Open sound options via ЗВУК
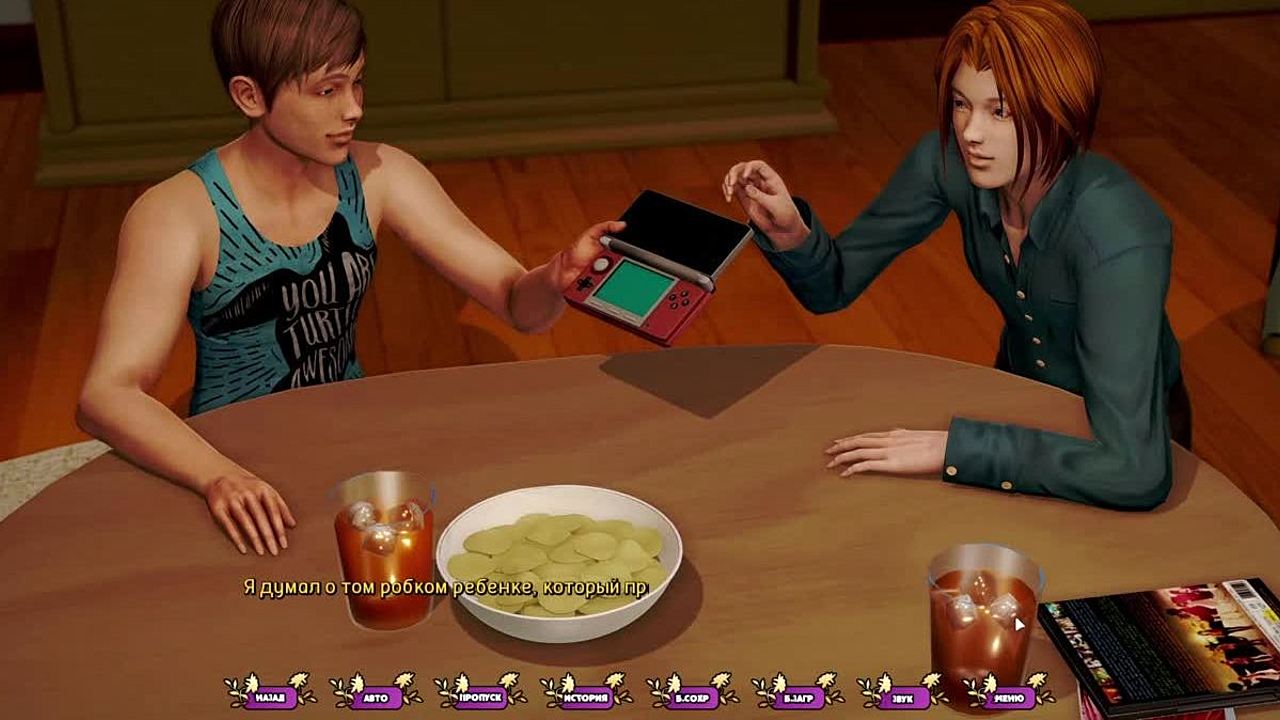Viewport: 1280px width, 720px height. click(x=903, y=694)
